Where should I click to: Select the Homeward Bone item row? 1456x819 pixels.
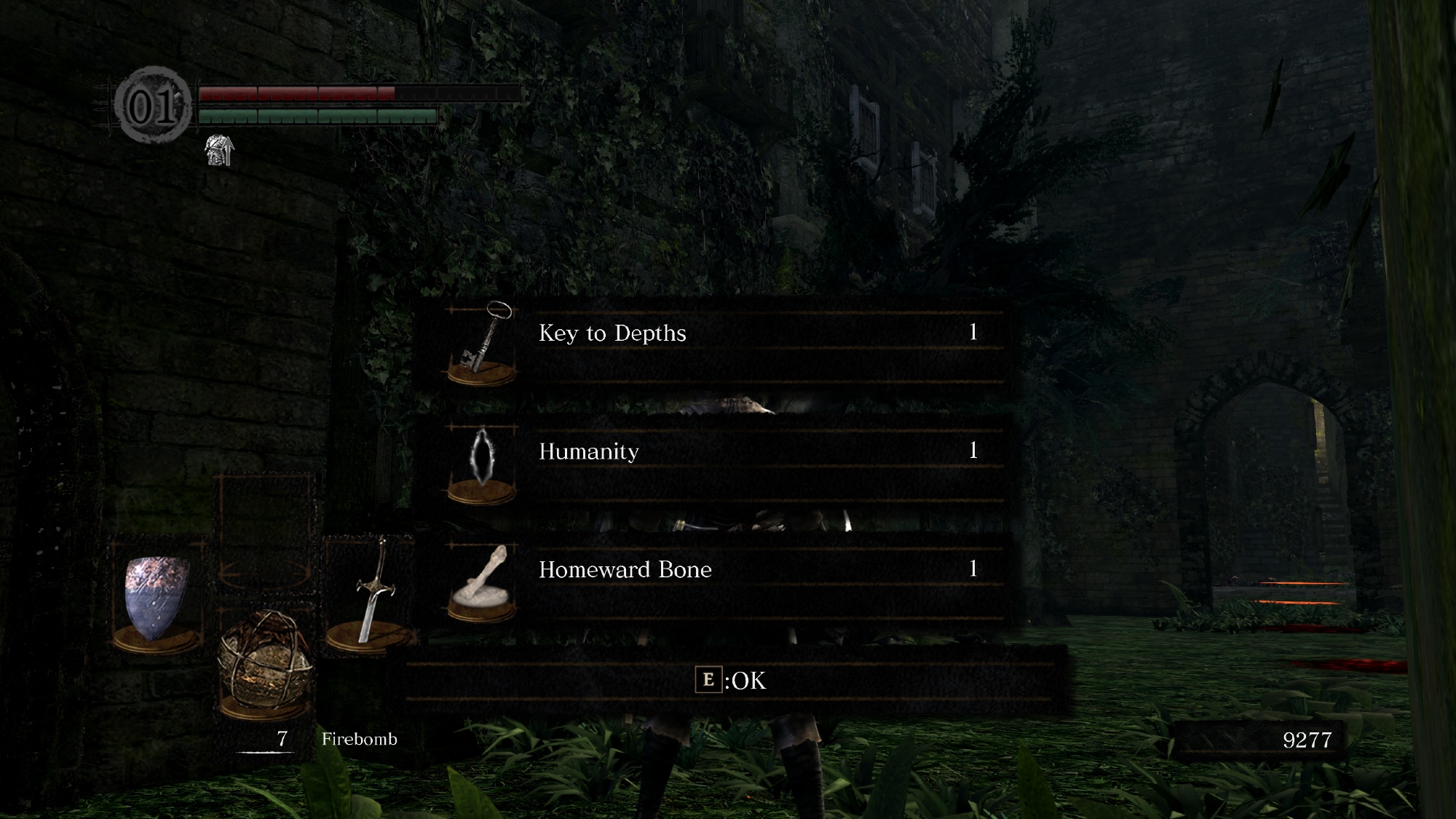click(724, 579)
